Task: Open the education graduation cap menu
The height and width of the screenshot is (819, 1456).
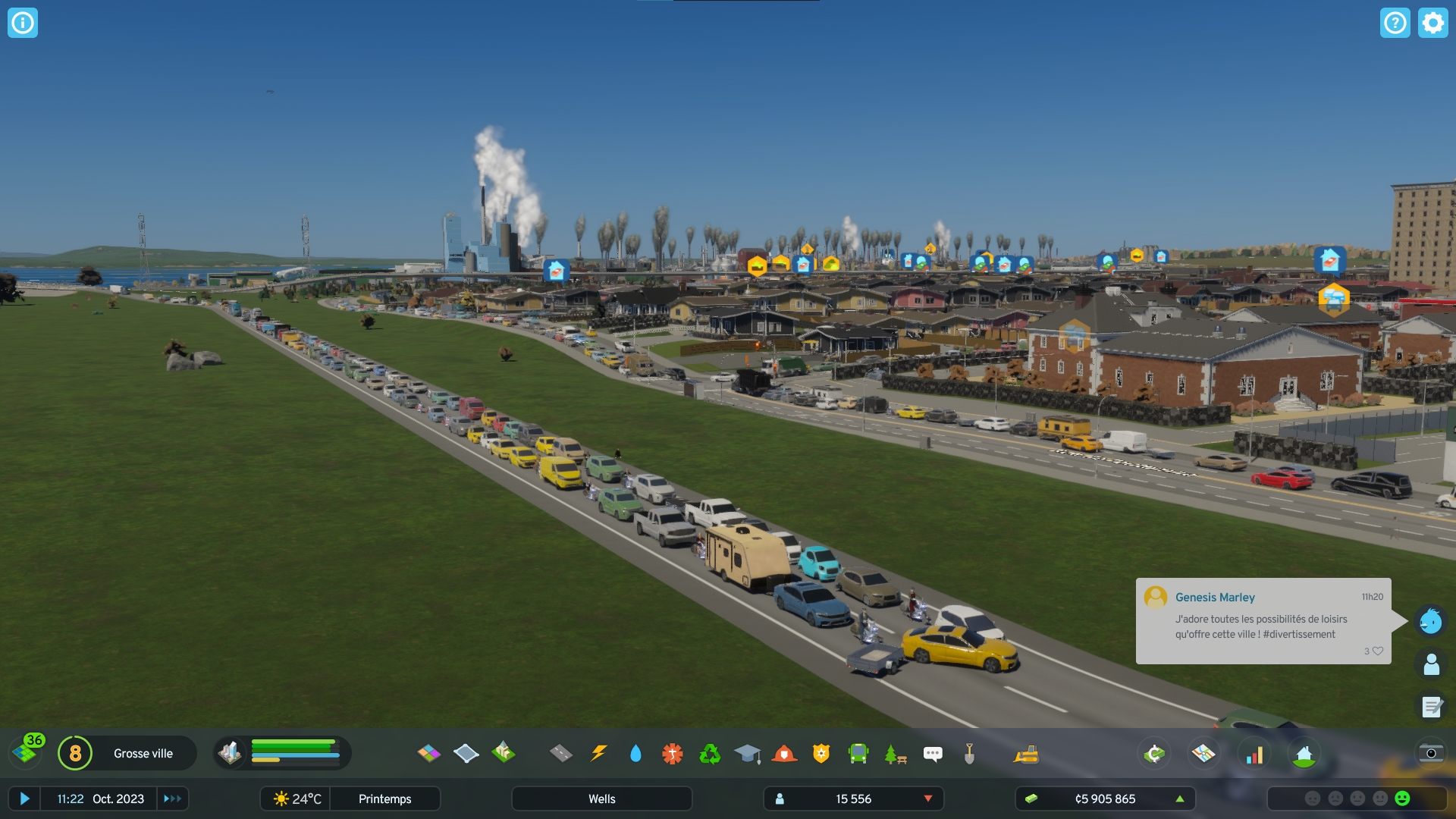Action: pyautogui.click(x=747, y=753)
